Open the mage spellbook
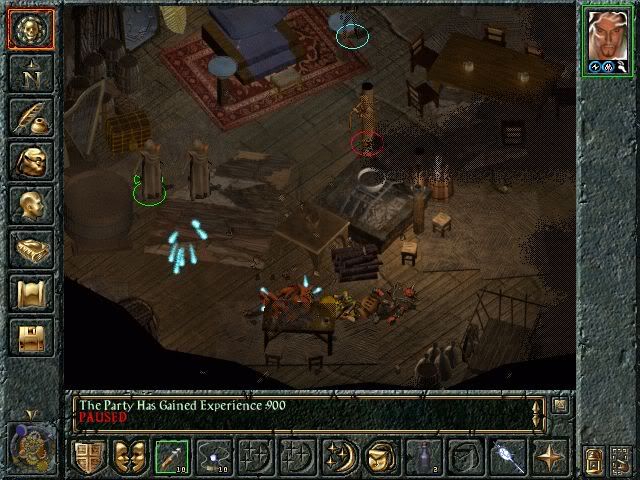This screenshot has width=640, height=480. (x=29, y=249)
